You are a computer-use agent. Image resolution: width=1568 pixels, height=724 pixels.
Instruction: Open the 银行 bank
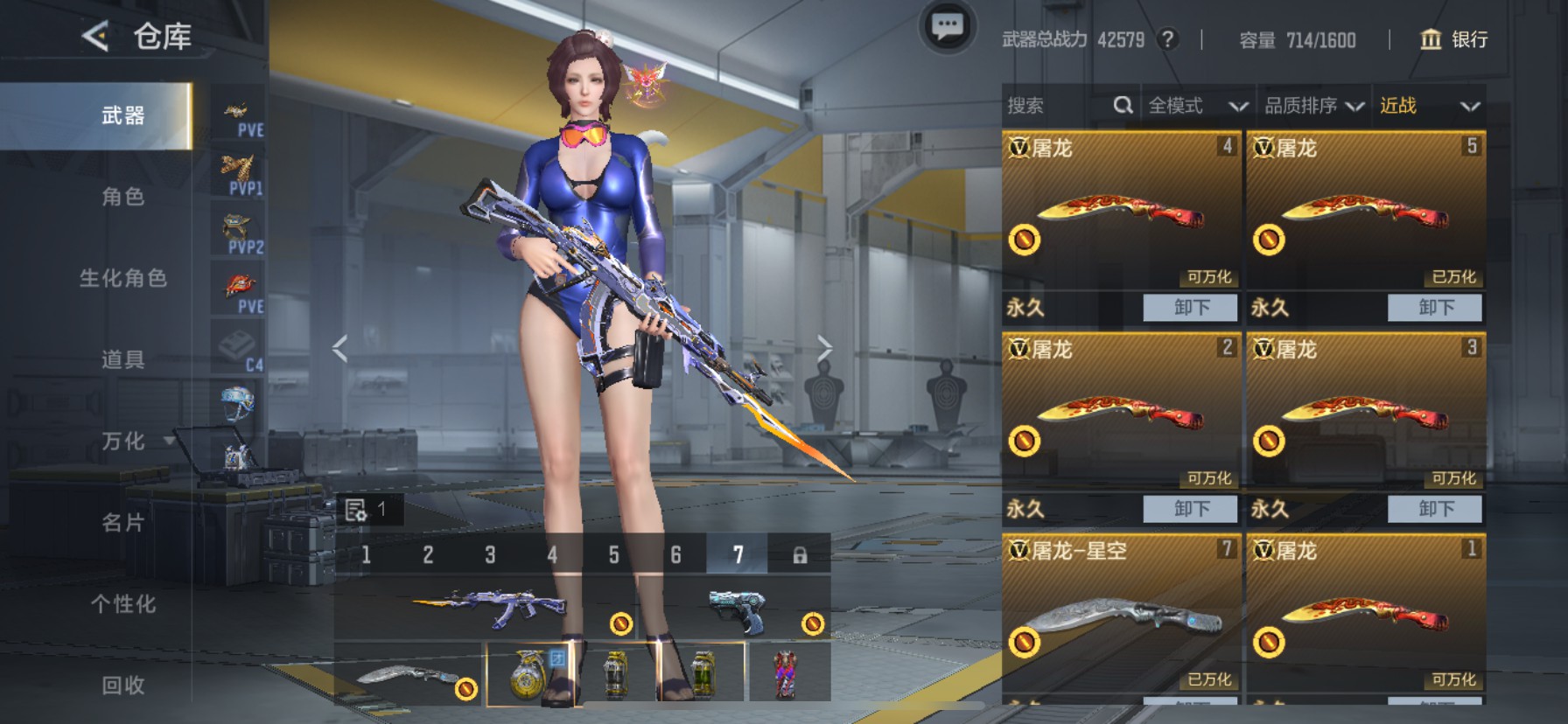pyautogui.click(x=1454, y=39)
